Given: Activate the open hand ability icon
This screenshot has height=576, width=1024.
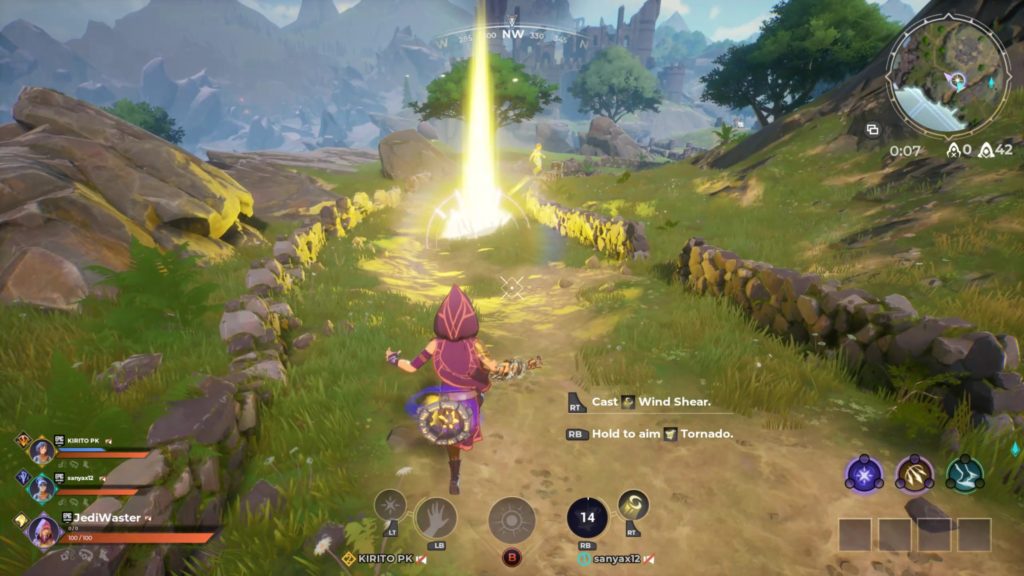Looking at the screenshot, I should click(435, 517).
